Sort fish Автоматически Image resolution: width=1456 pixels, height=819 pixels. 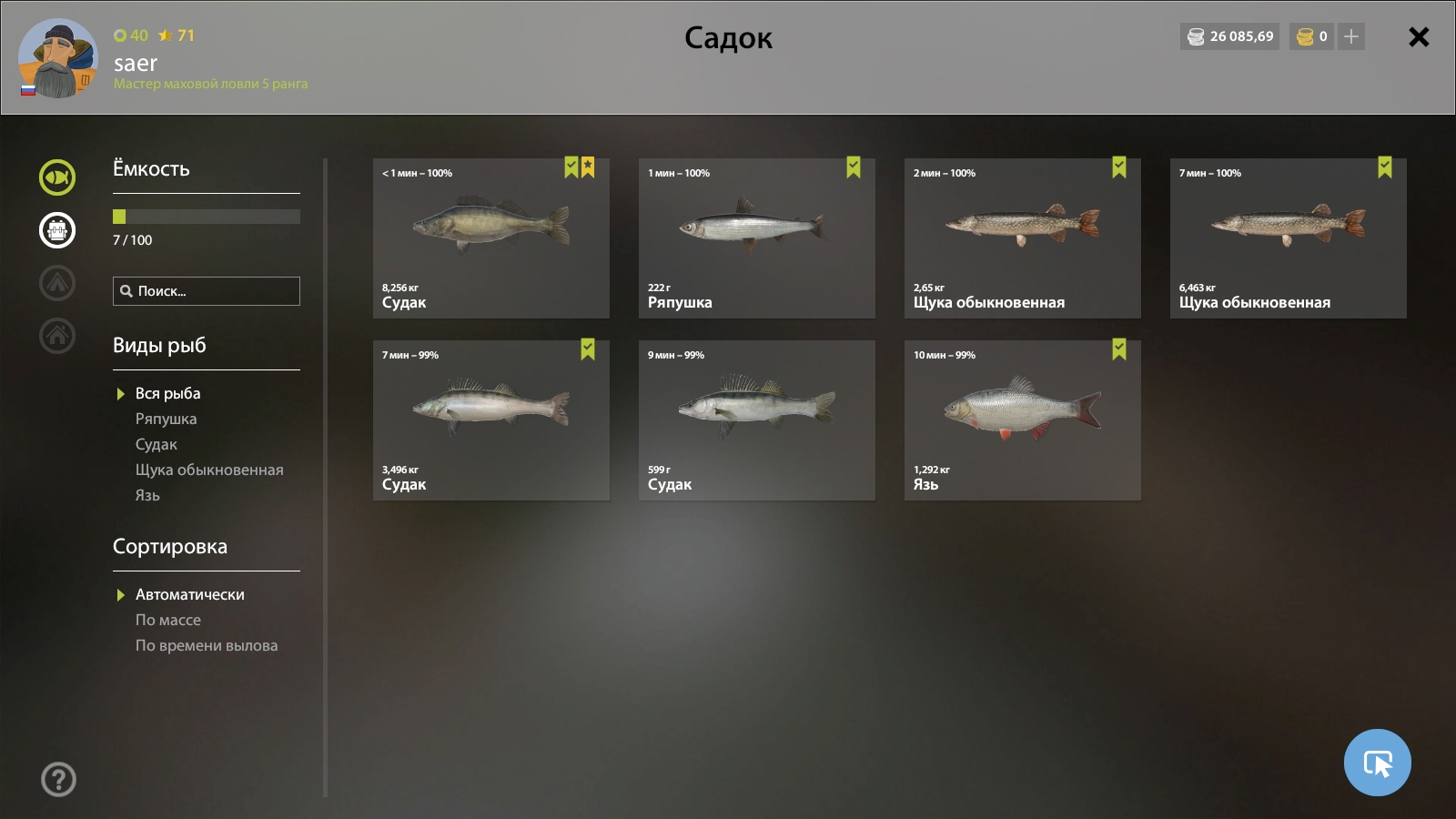(x=189, y=594)
